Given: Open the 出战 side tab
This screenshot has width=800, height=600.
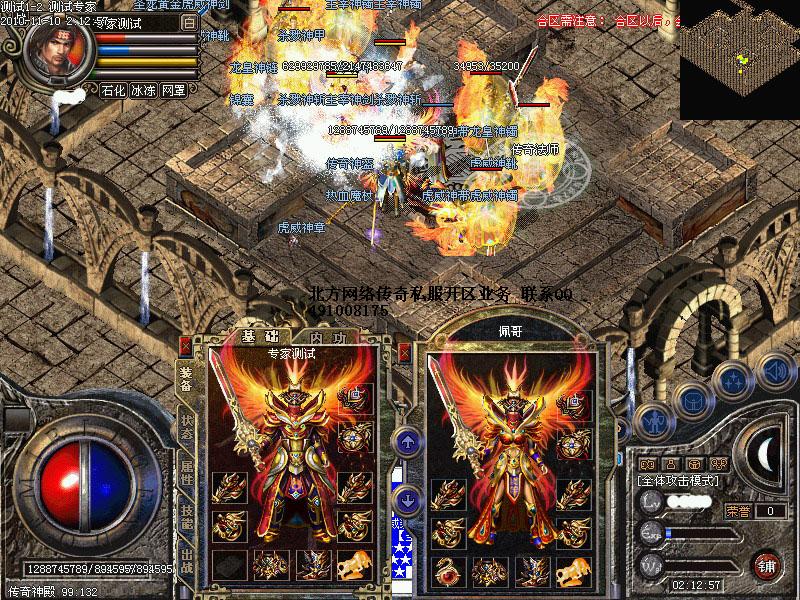Looking at the screenshot, I should pyautogui.click(x=187, y=558).
